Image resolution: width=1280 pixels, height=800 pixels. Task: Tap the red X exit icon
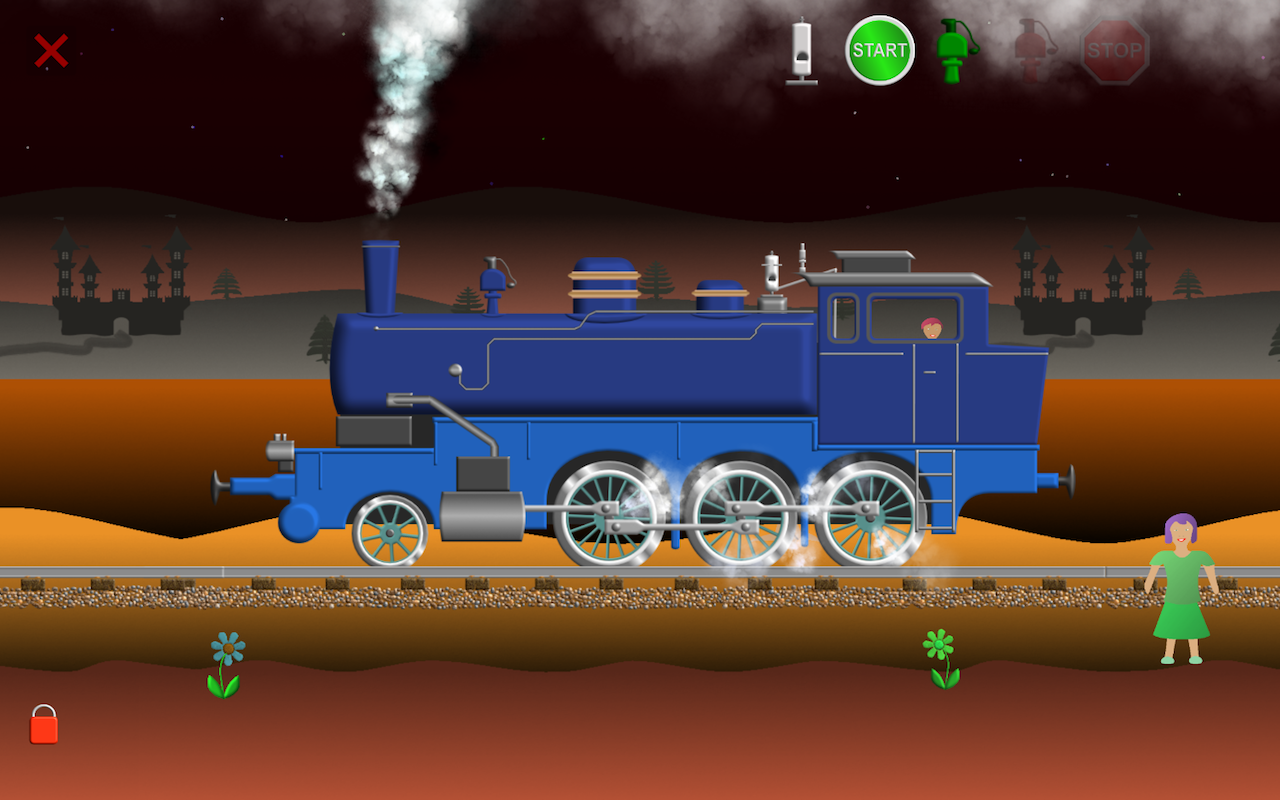point(49,51)
